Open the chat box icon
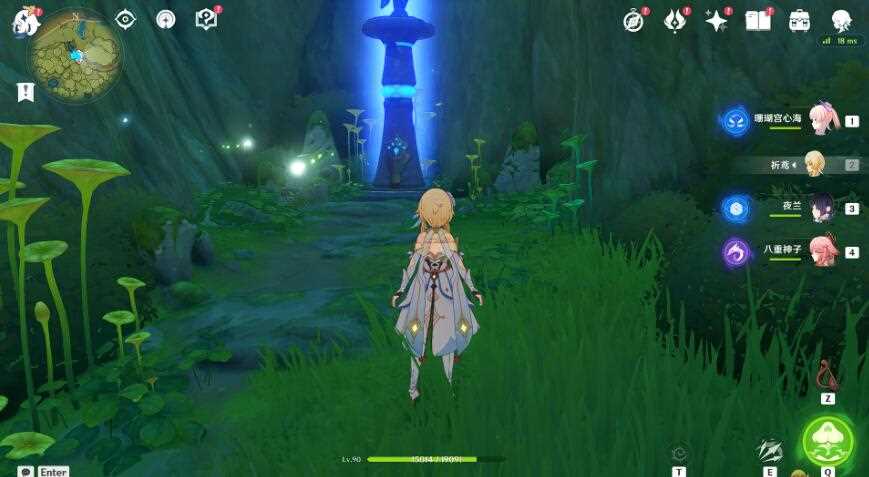The width and height of the screenshot is (869, 477). pyautogui.click(x=25, y=471)
